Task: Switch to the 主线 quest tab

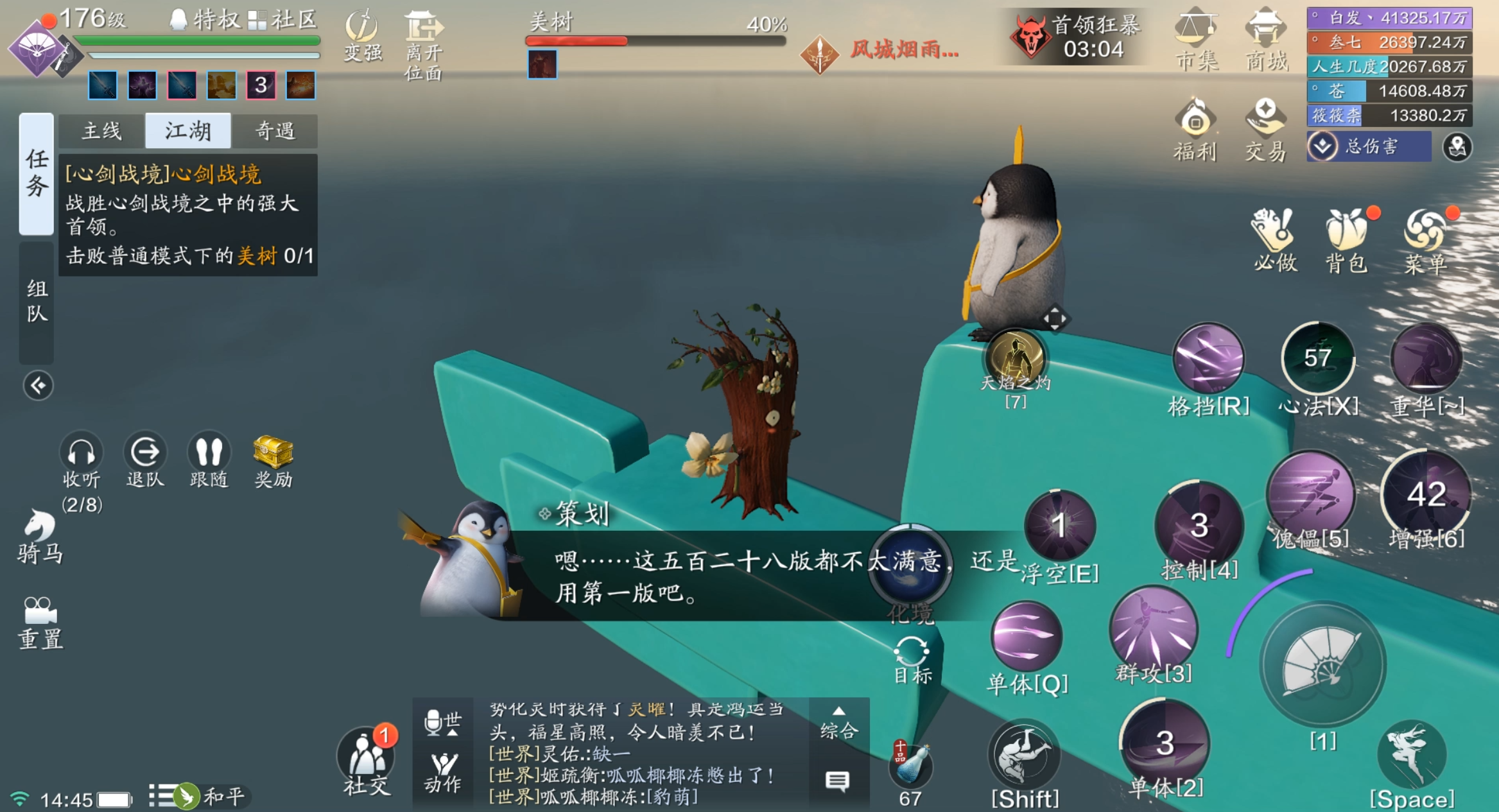Action: tap(101, 131)
